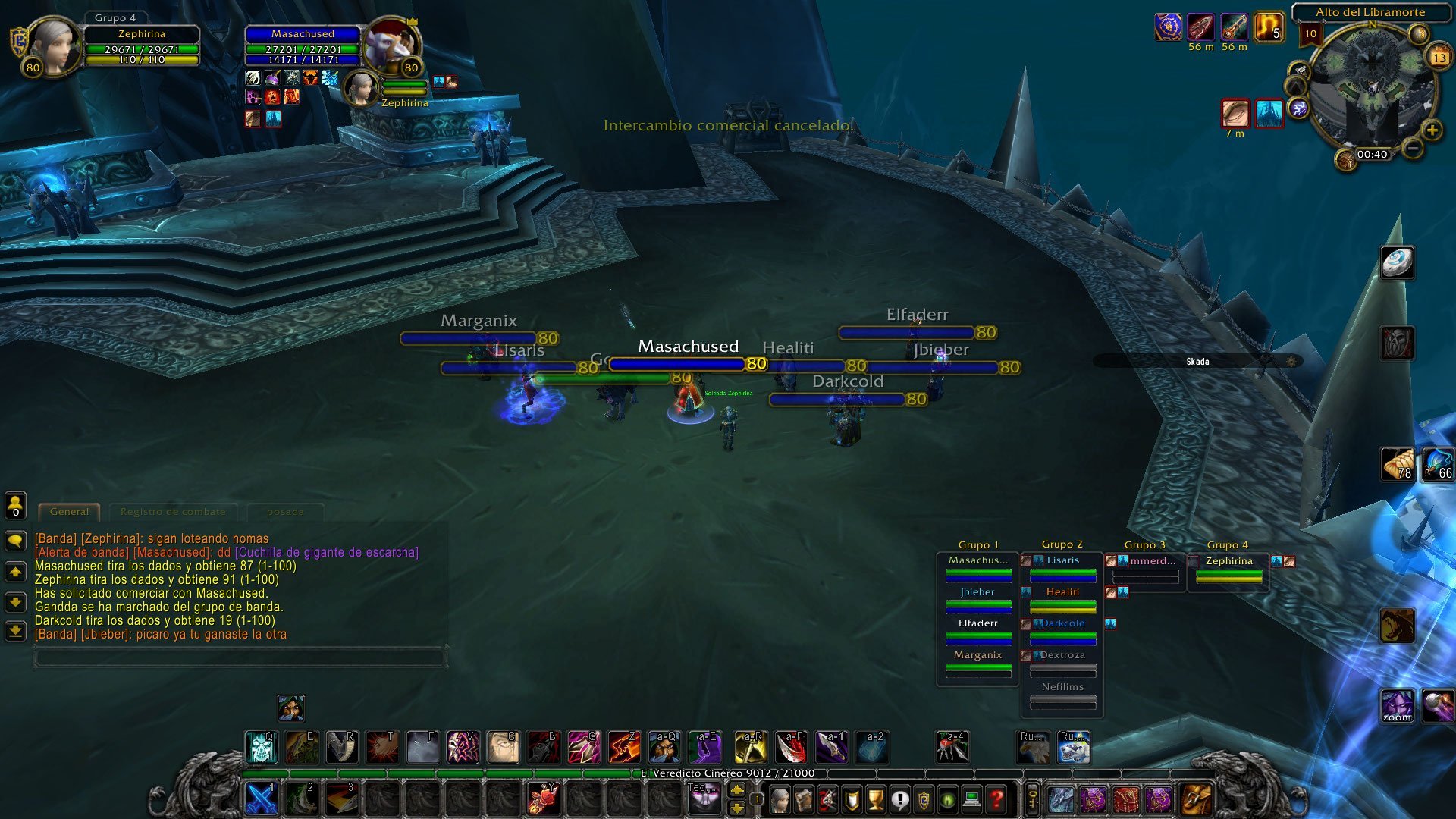
Task: Open the posada chat tab
Action: click(285, 512)
